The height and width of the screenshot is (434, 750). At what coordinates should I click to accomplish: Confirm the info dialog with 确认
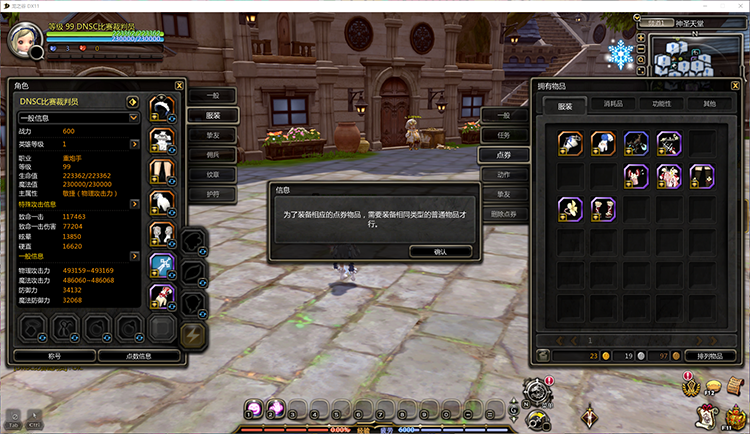440,251
